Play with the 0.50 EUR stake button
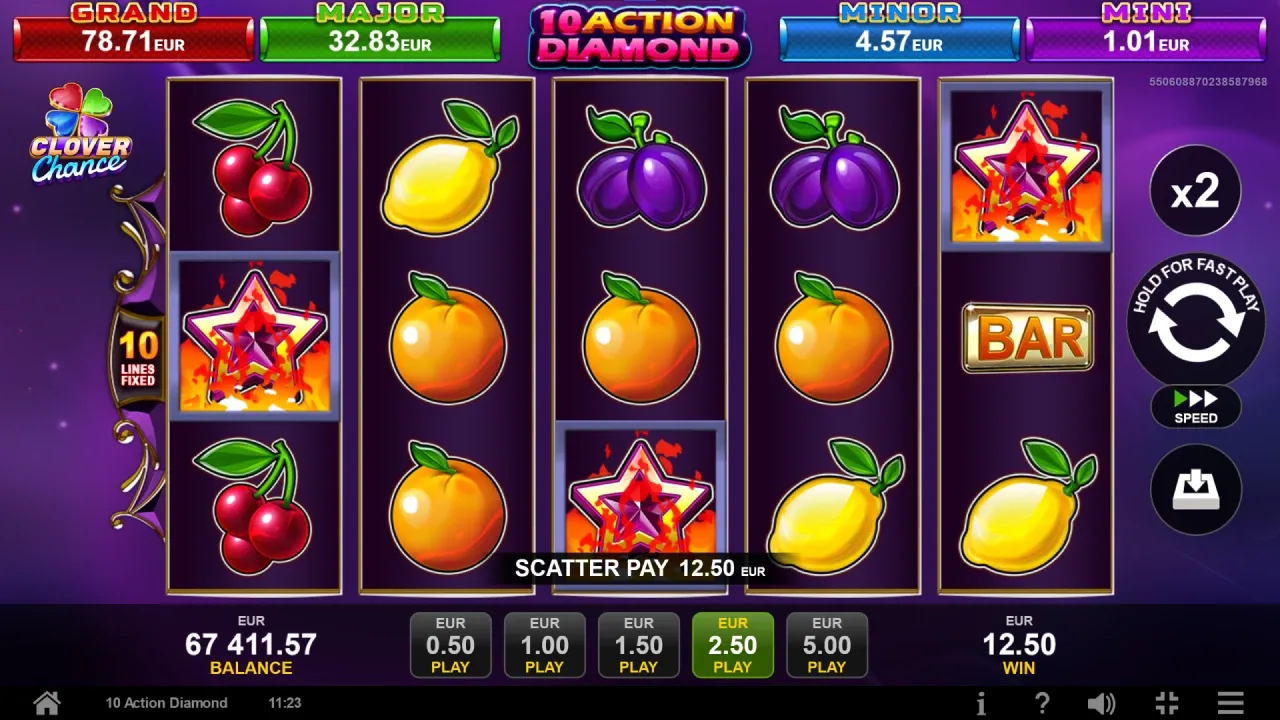The height and width of the screenshot is (720, 1280). point(450,645)
